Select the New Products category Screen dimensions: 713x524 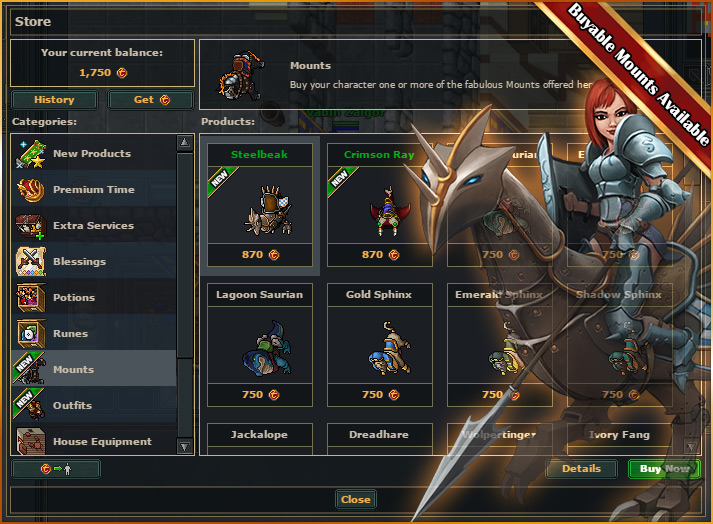(92, 154)
